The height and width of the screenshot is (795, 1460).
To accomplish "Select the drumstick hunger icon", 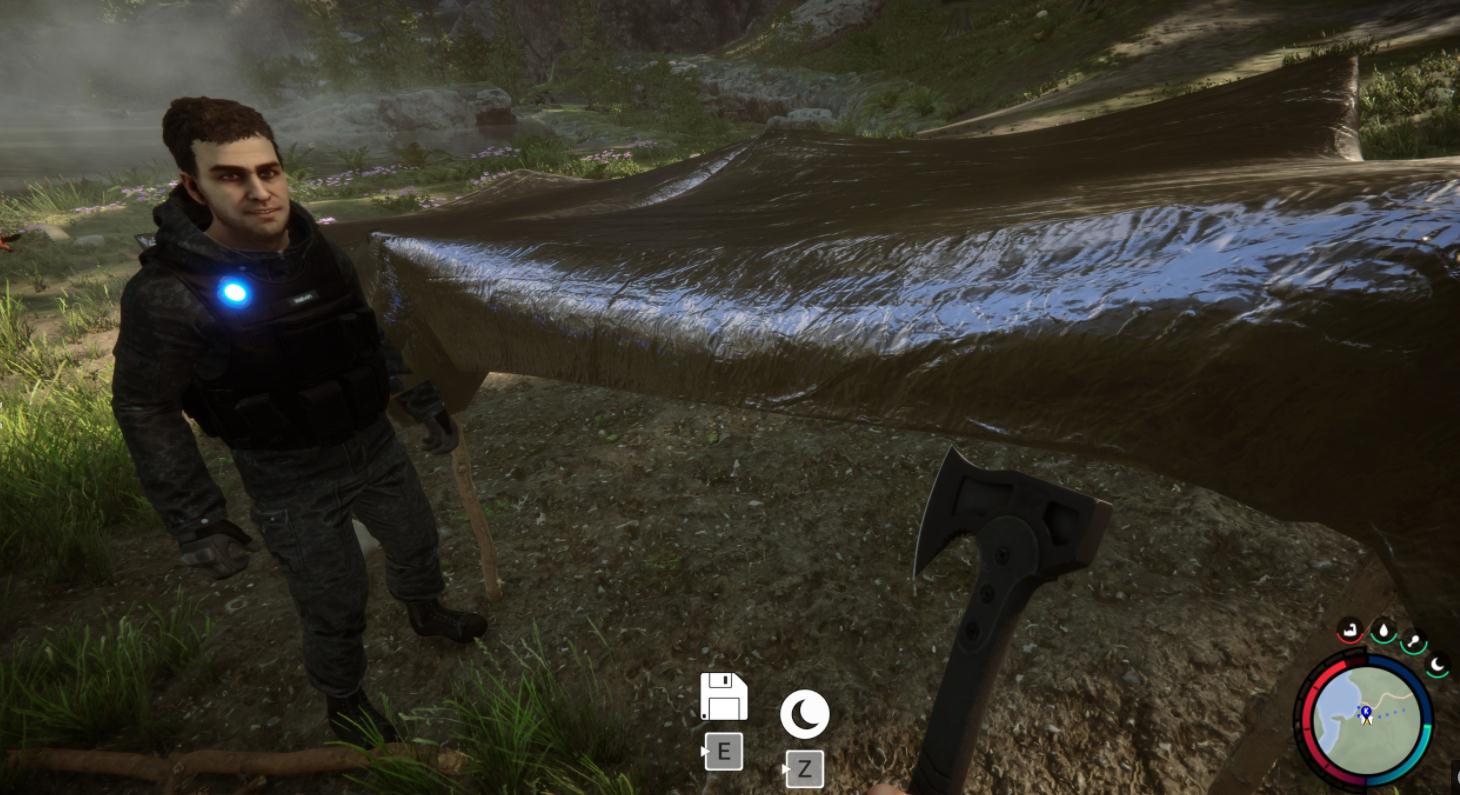I will (x=1414, y=641).
